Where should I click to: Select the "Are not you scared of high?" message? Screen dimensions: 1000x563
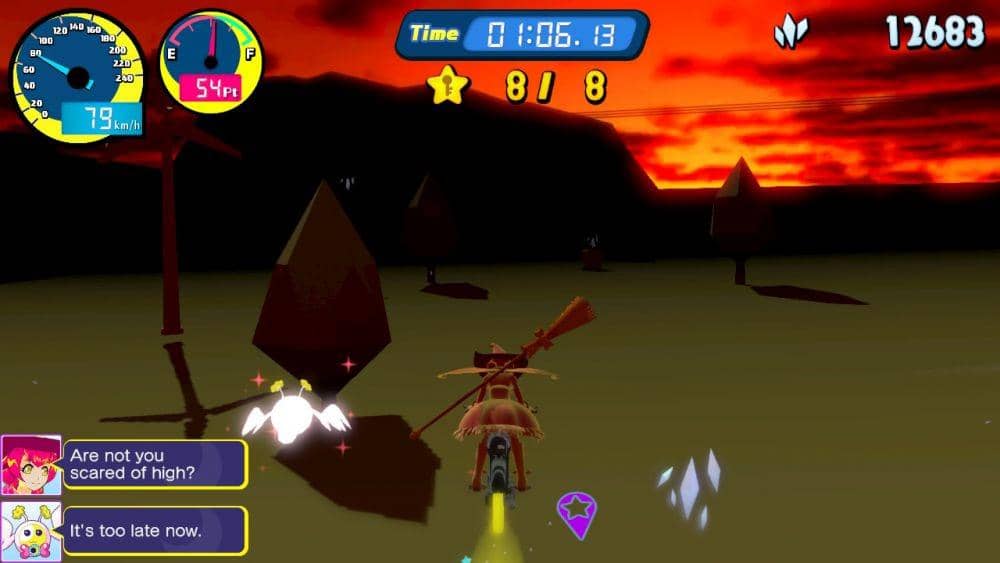tap(155, 465)
